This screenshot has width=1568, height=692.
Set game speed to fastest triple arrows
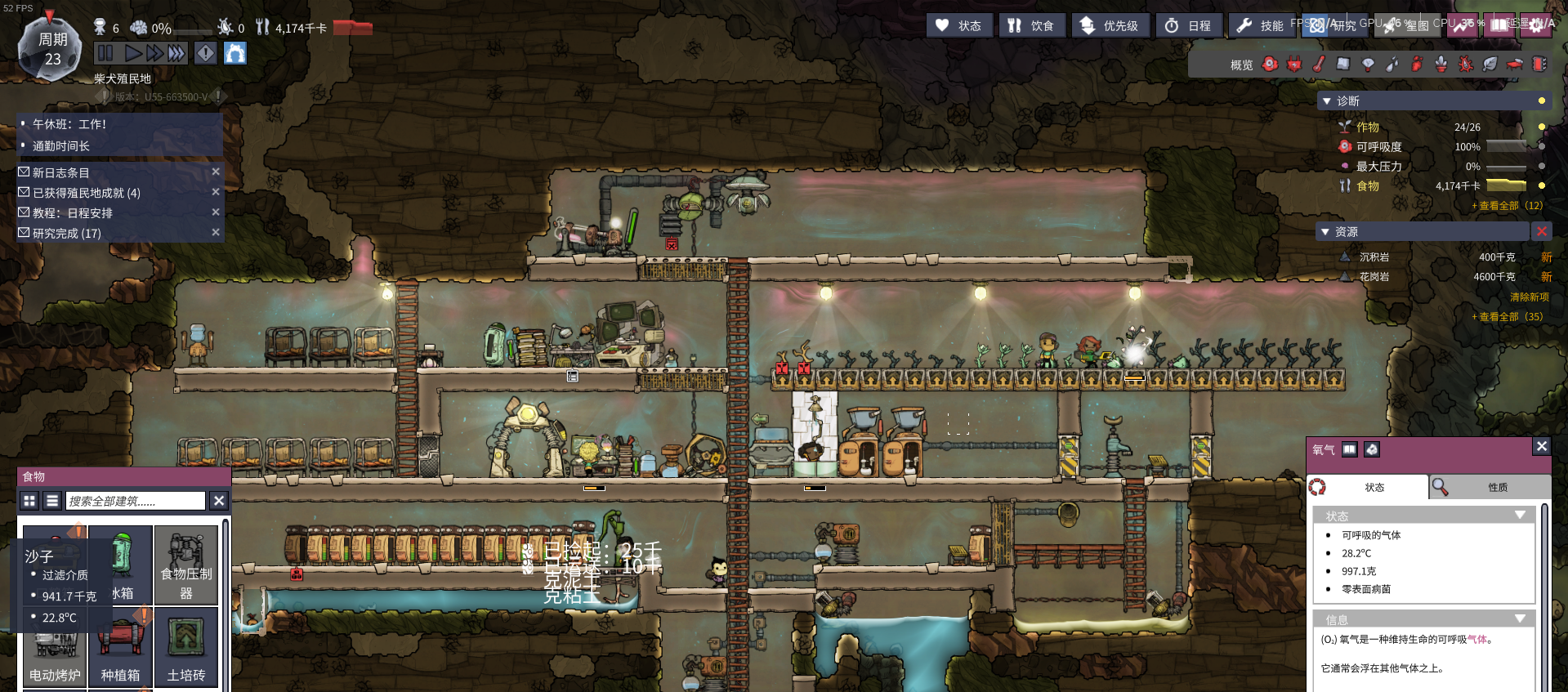tap(176, 54)
